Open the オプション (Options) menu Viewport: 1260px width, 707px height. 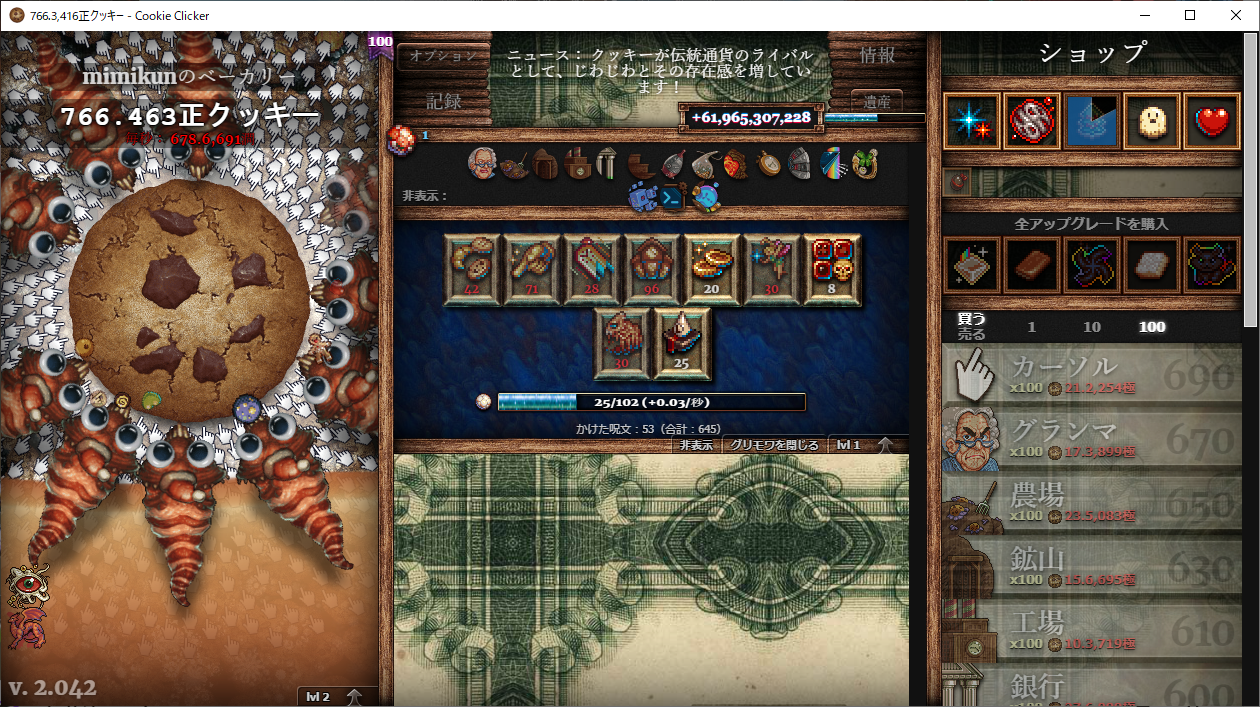(443, 56)
